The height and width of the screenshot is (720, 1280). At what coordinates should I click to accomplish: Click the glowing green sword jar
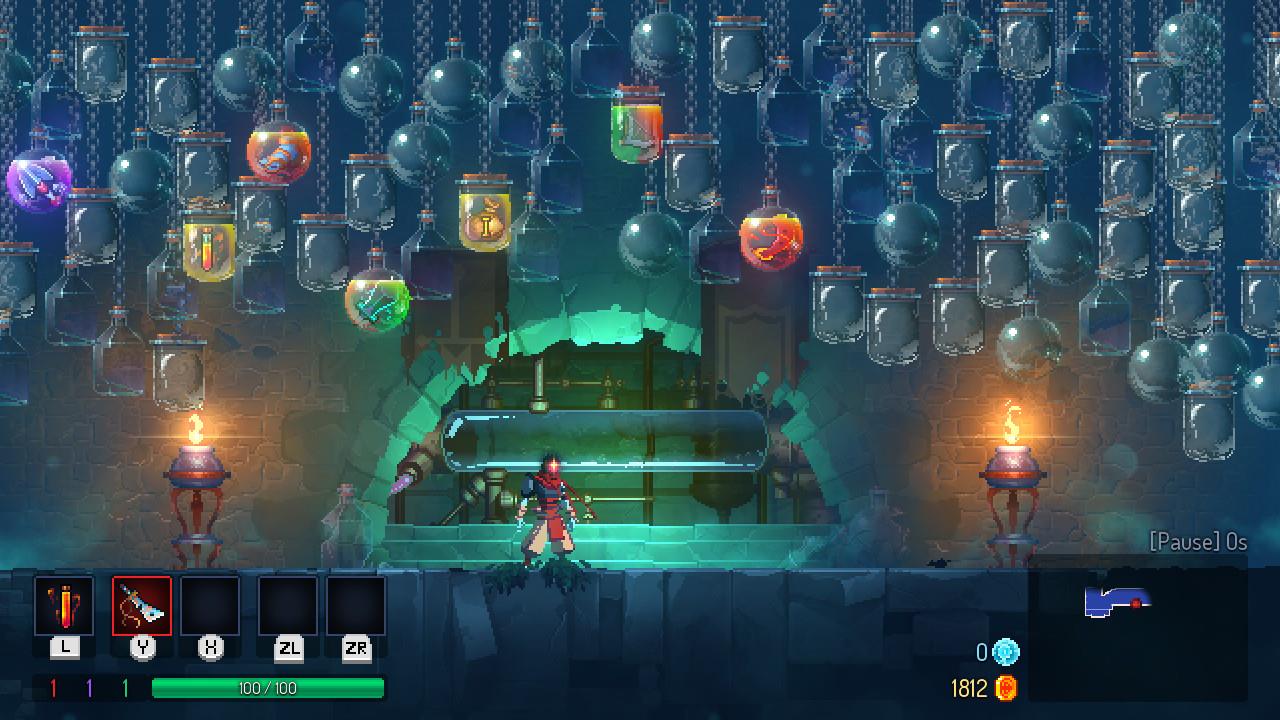[x=380, y=300]
